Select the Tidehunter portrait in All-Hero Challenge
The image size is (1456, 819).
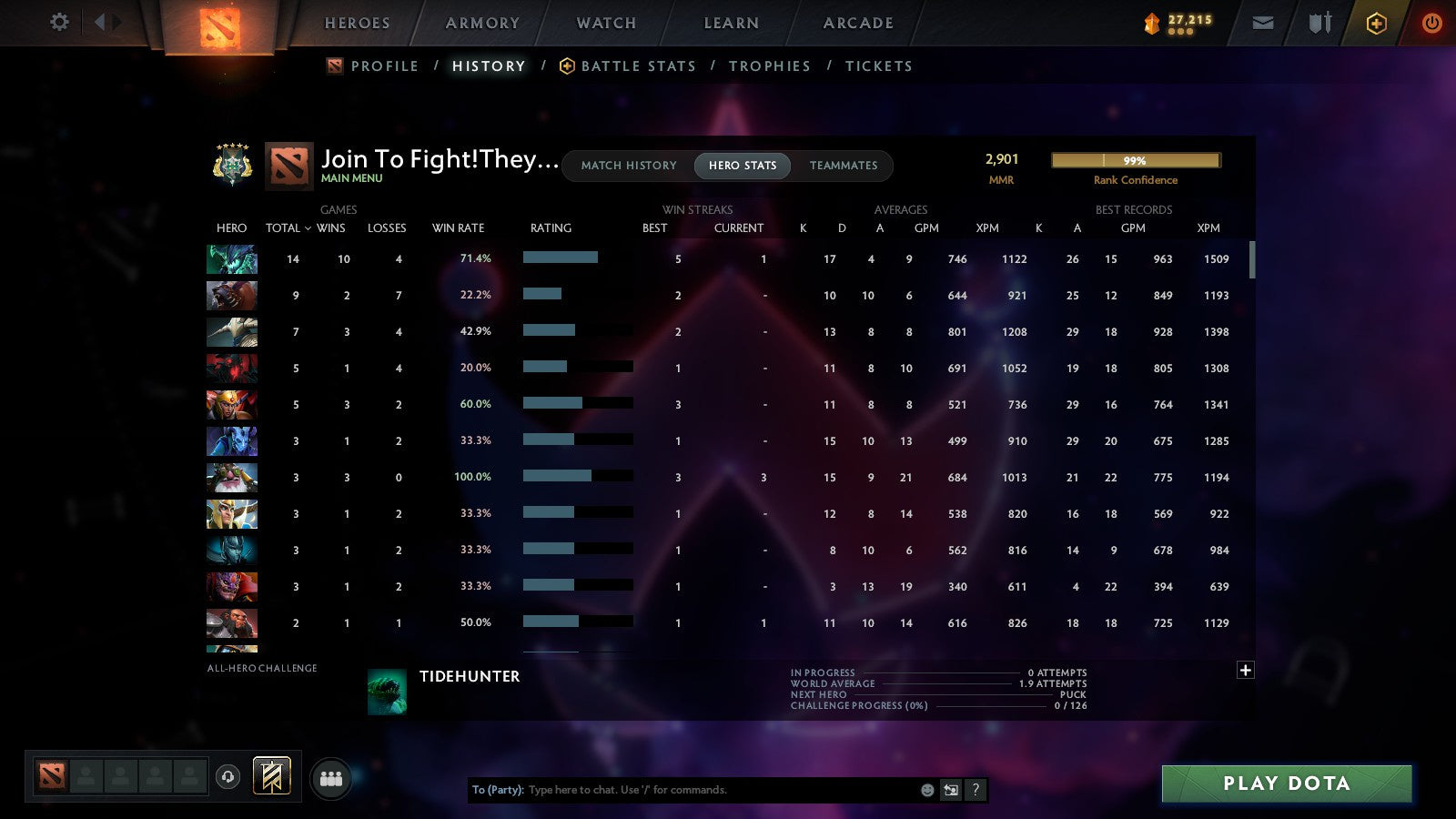[x=388, y=691]
